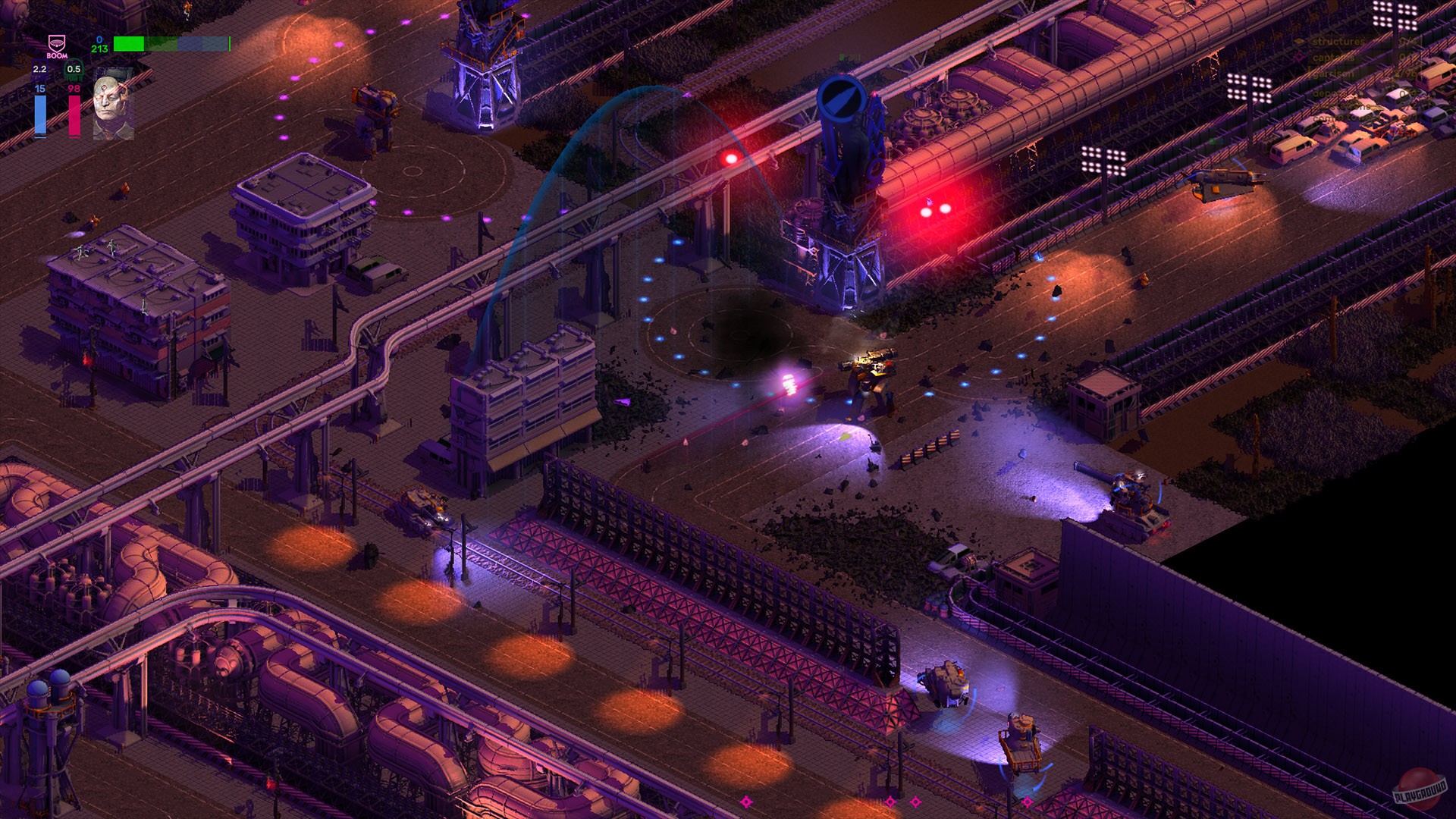Click the '0 / 213' ammo counter text

[99, 44]
